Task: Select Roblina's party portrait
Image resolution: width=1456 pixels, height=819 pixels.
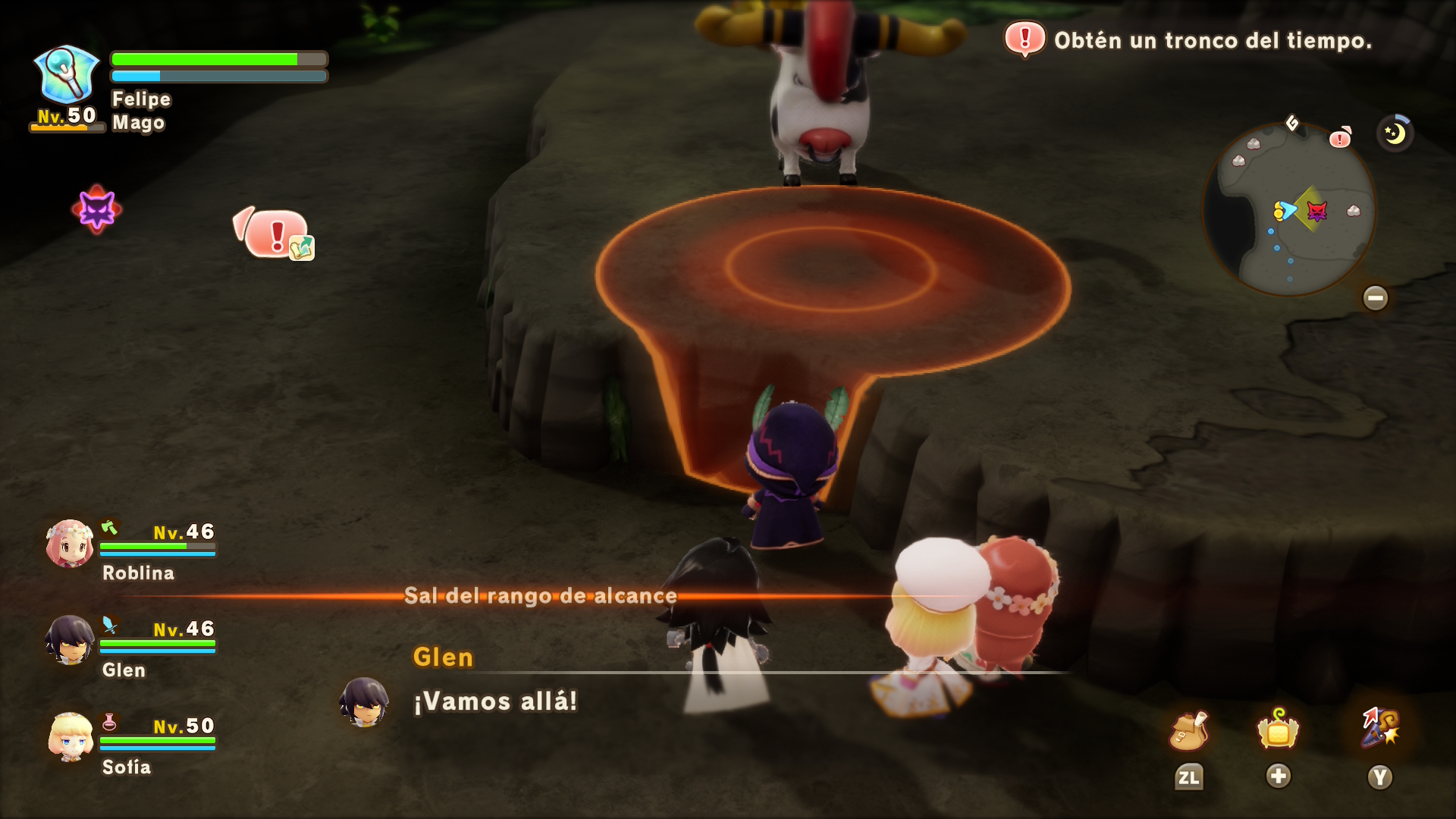Action: tap(70, 544)
